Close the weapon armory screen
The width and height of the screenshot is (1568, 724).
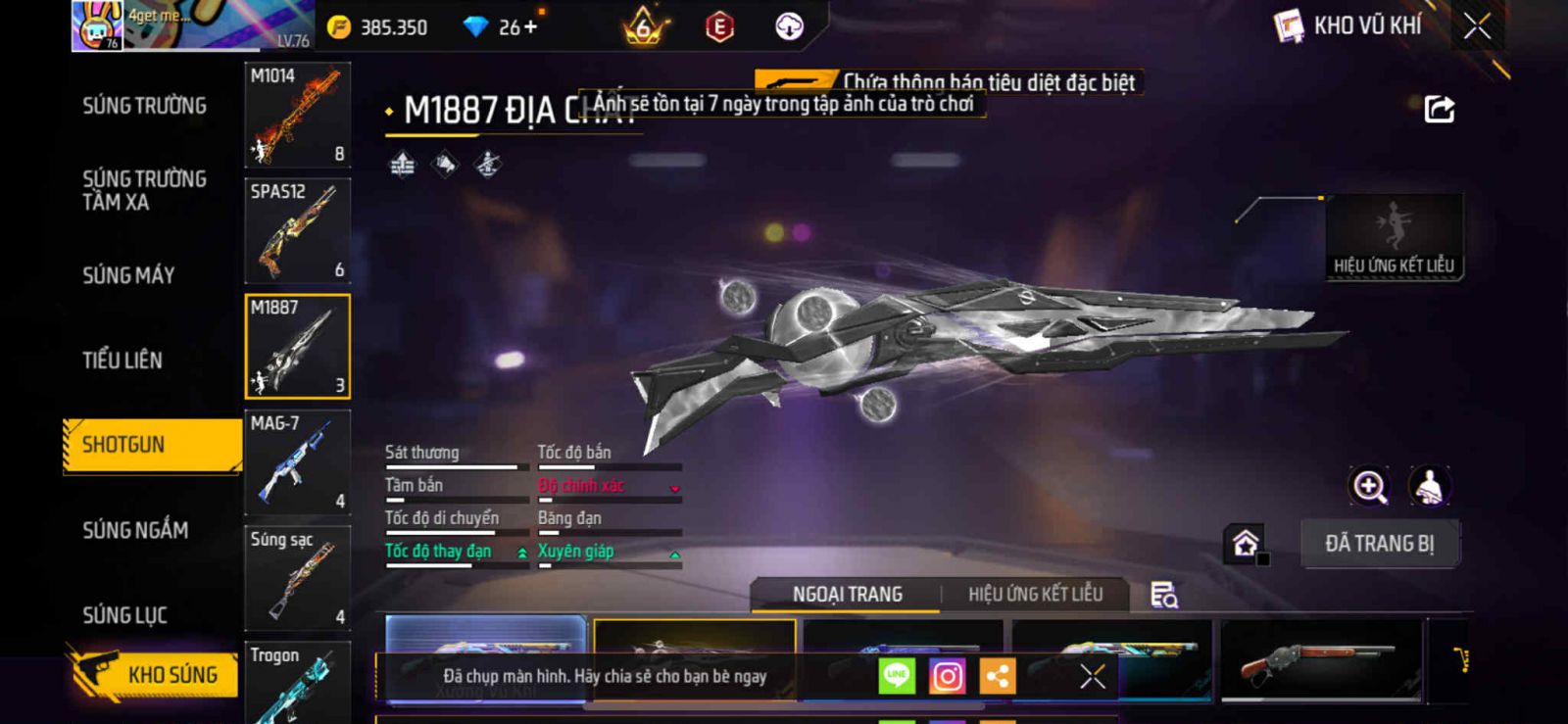pos(1477,26)
